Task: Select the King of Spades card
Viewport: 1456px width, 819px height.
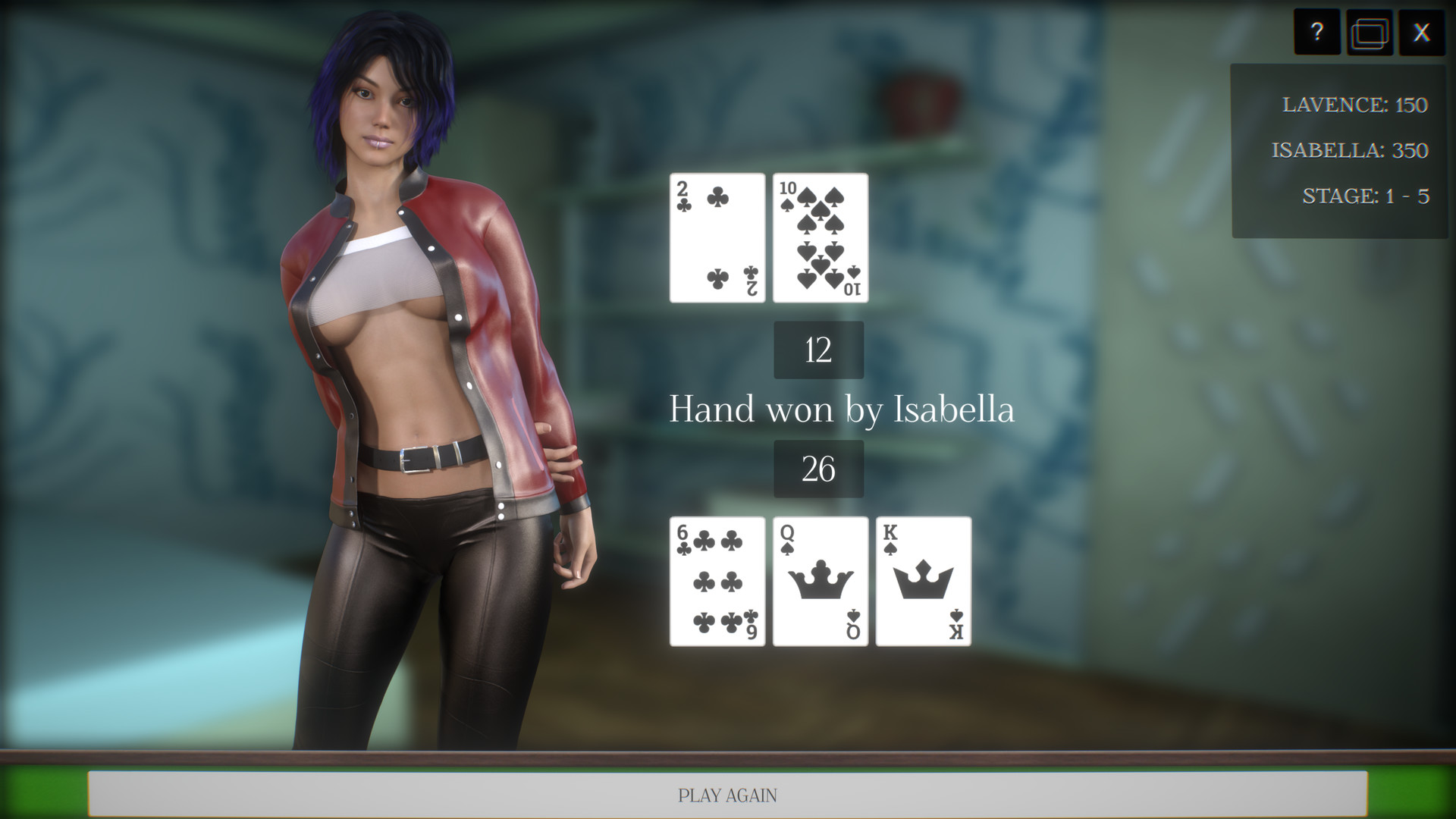Action: pos(924,581)
